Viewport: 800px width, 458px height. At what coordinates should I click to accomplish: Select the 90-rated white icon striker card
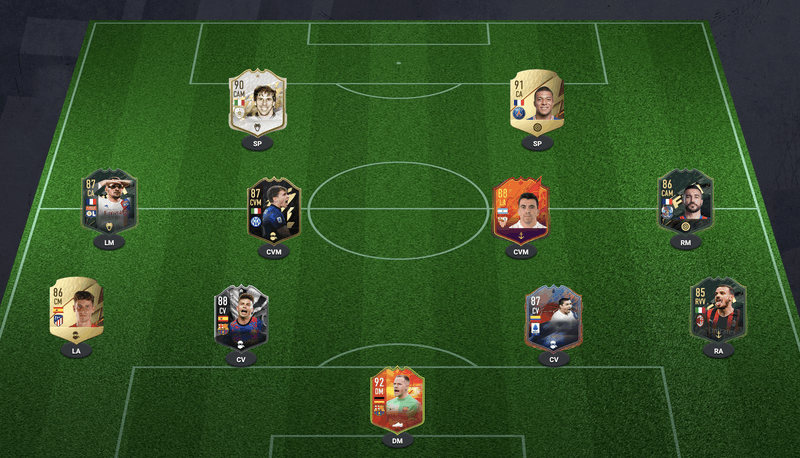click(258, 104)
